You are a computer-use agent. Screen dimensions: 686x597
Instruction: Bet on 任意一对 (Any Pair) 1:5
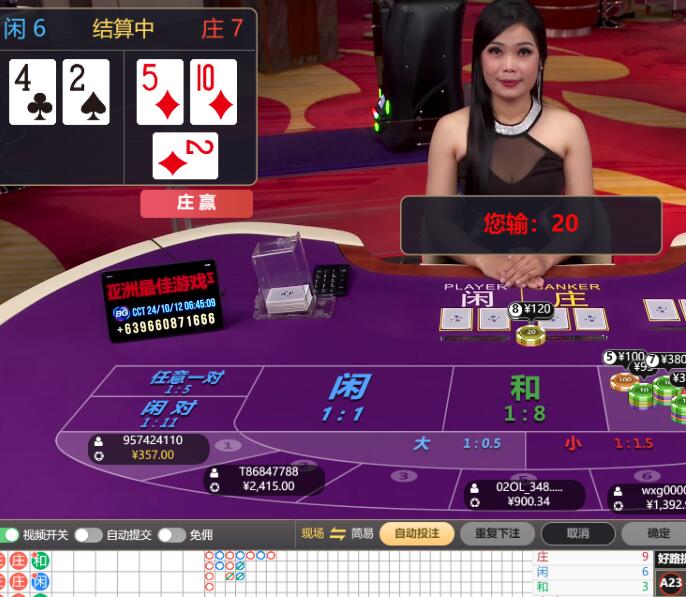(x=186, y=381)
